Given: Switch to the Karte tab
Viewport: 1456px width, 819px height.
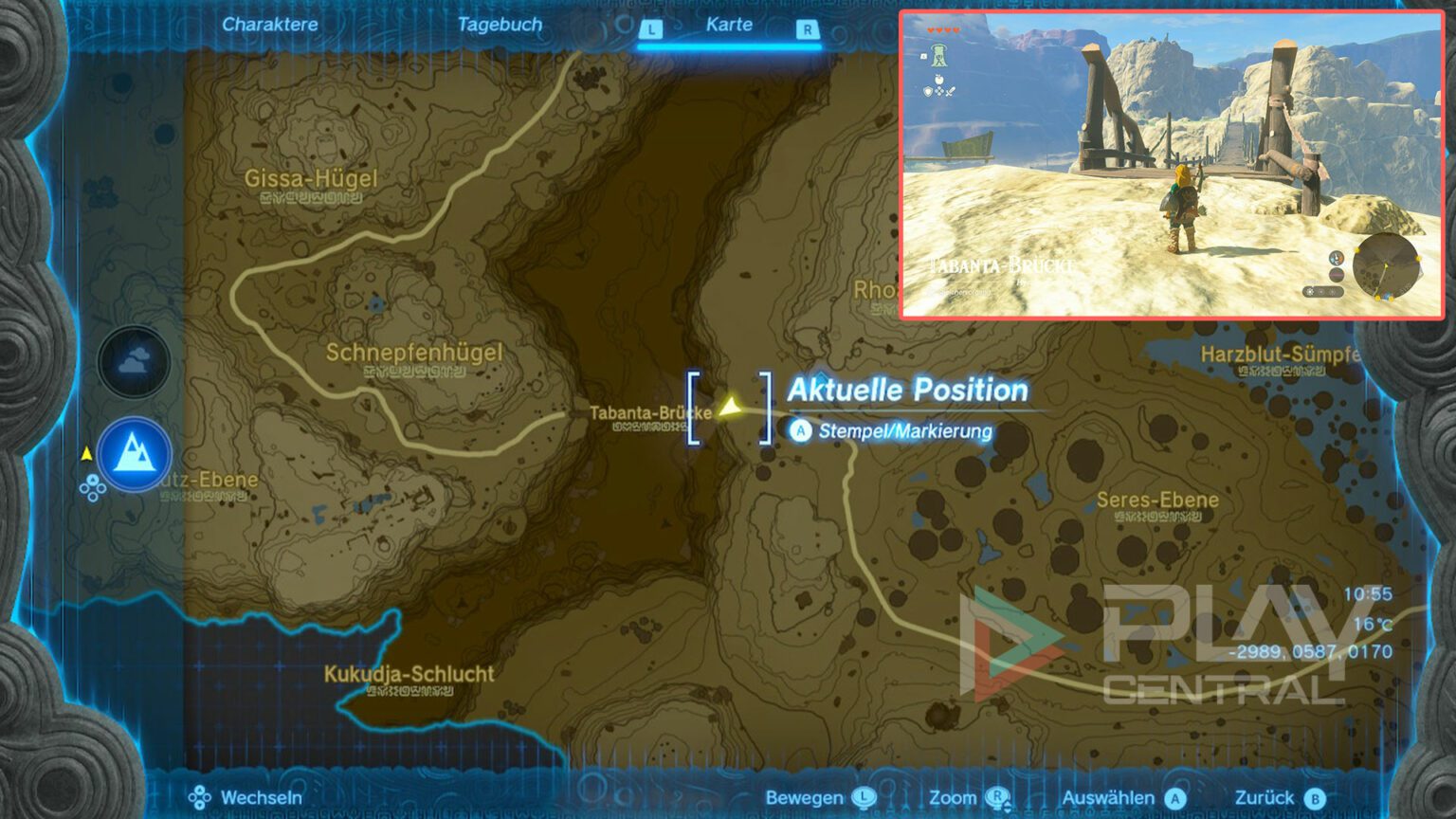Looking at the screenshot, I should (x=729, y=26).
